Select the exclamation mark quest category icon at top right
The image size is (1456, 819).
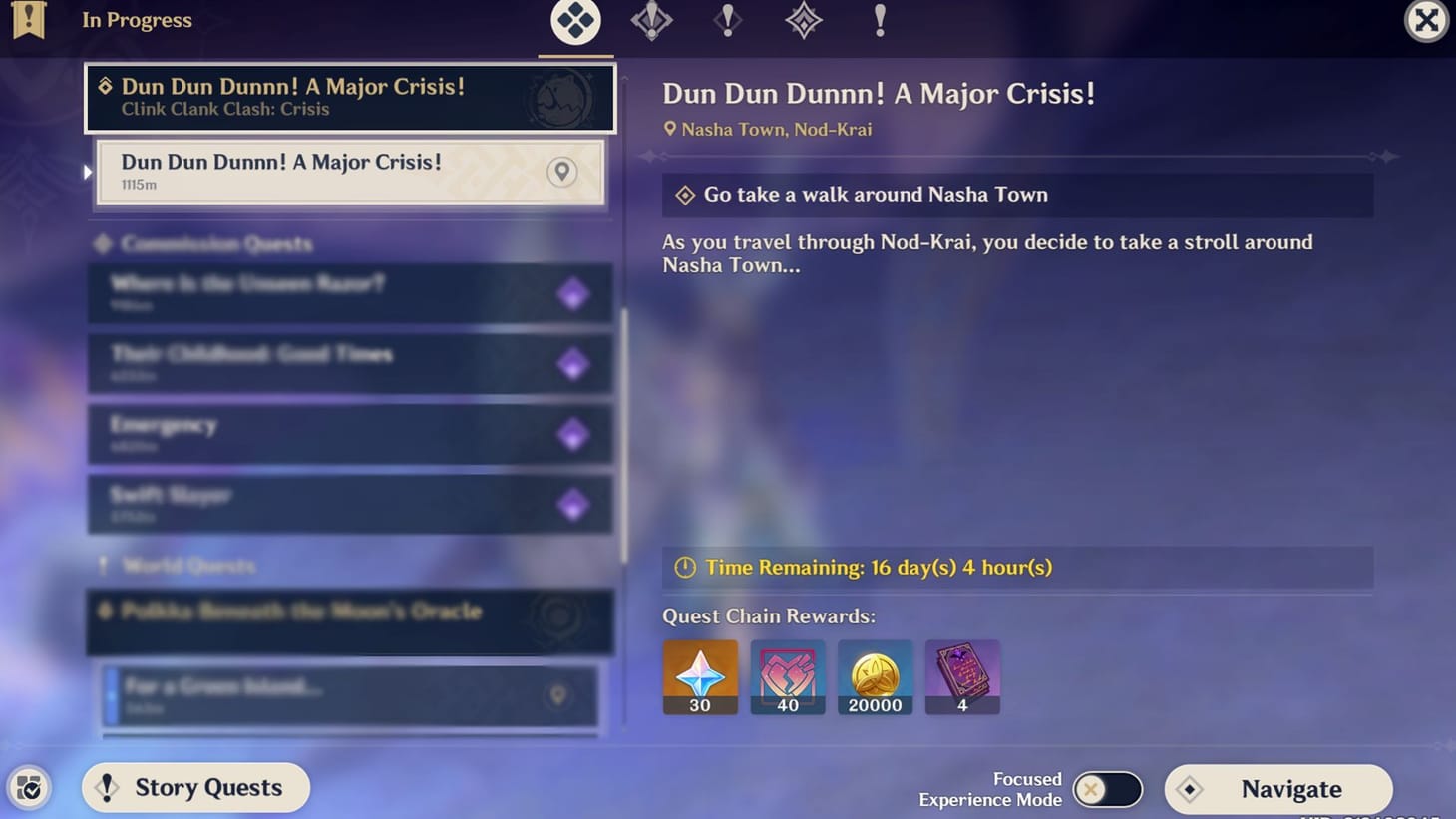(879, 19)
